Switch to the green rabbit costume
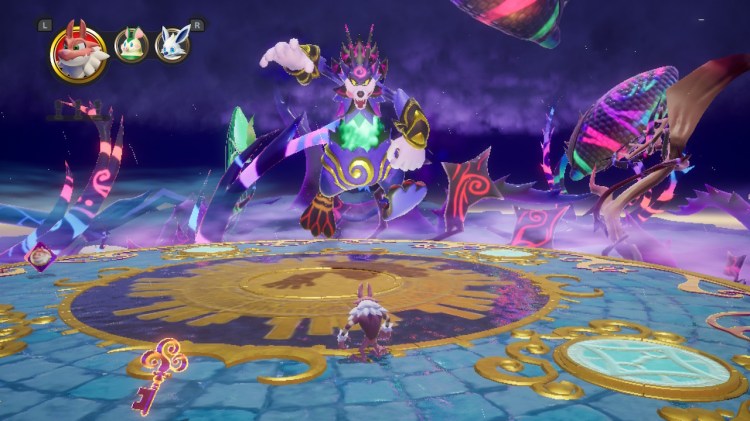The height and width of the screenshot is (421, 750). (131, 46)
